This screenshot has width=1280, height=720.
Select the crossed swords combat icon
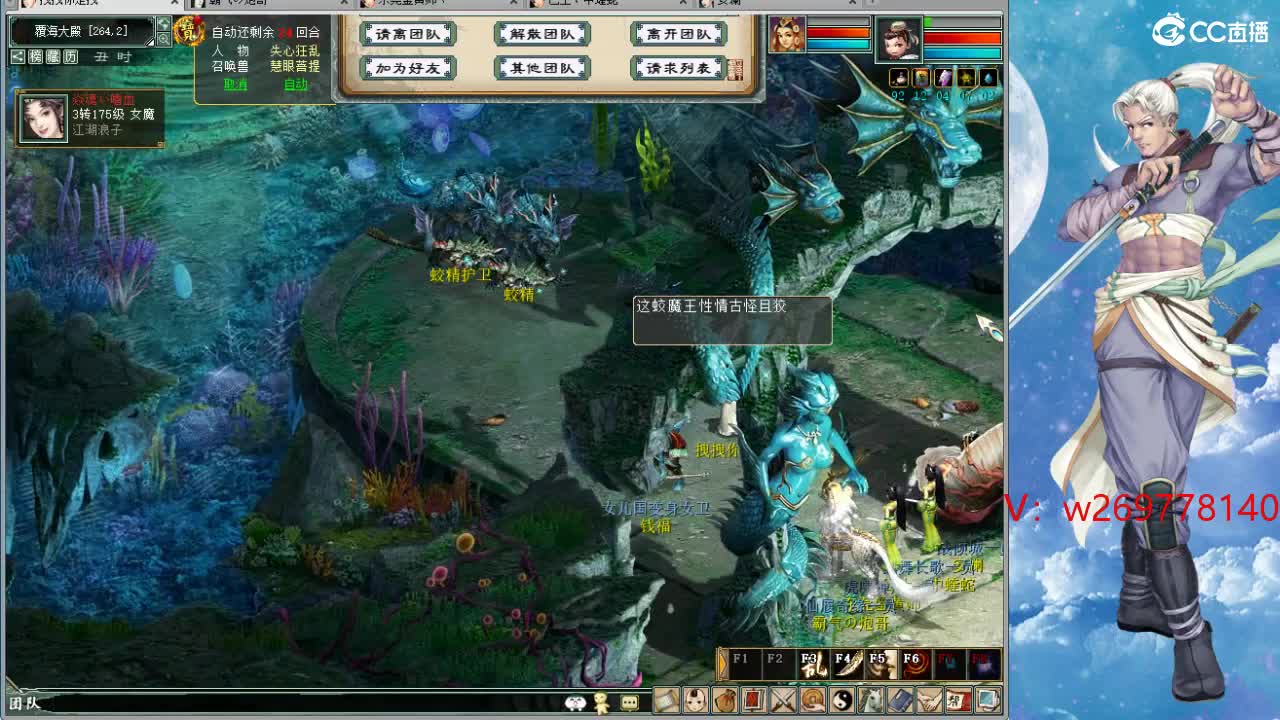[783, 701]
